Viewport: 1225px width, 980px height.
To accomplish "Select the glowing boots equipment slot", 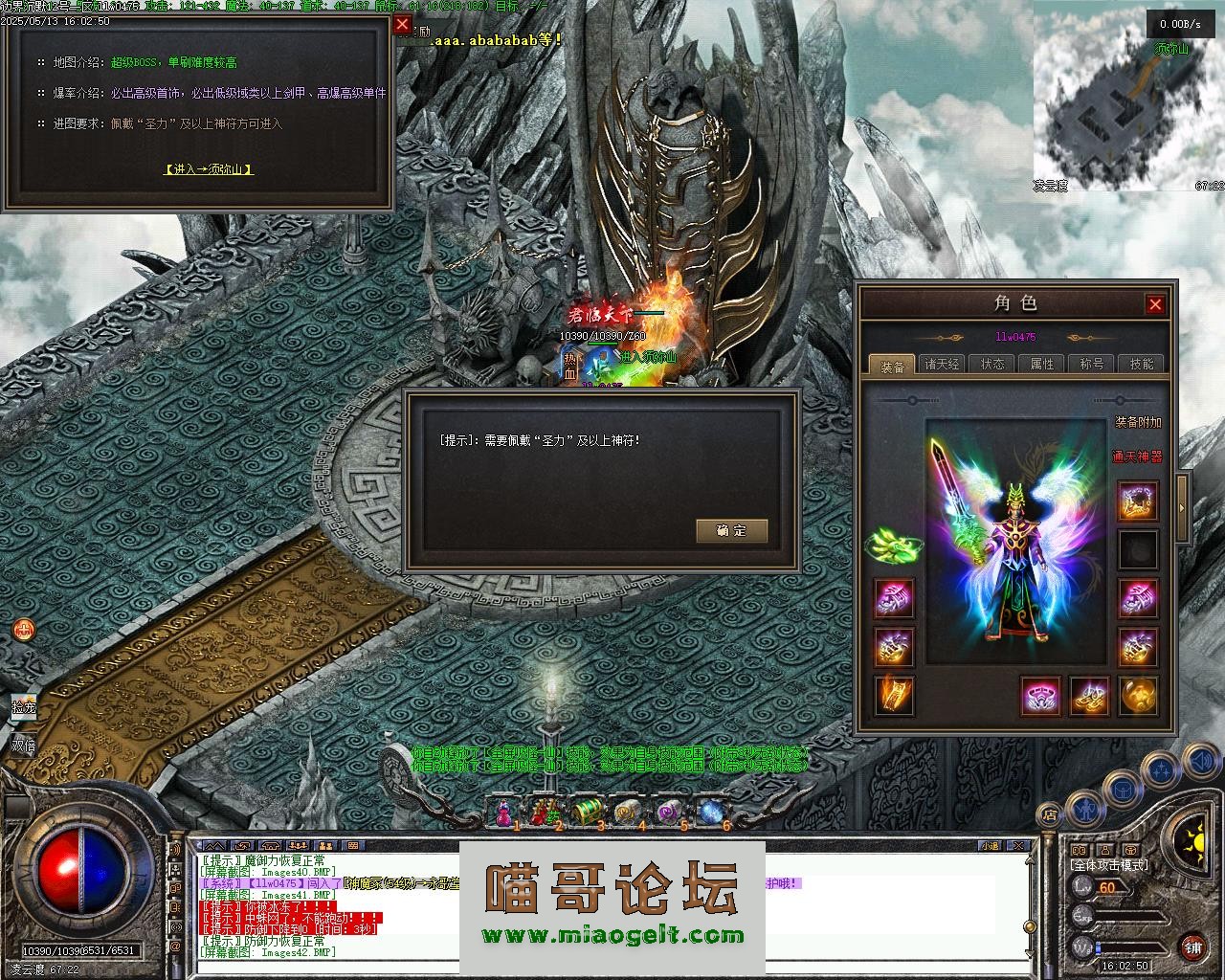I will point(1089,696).
